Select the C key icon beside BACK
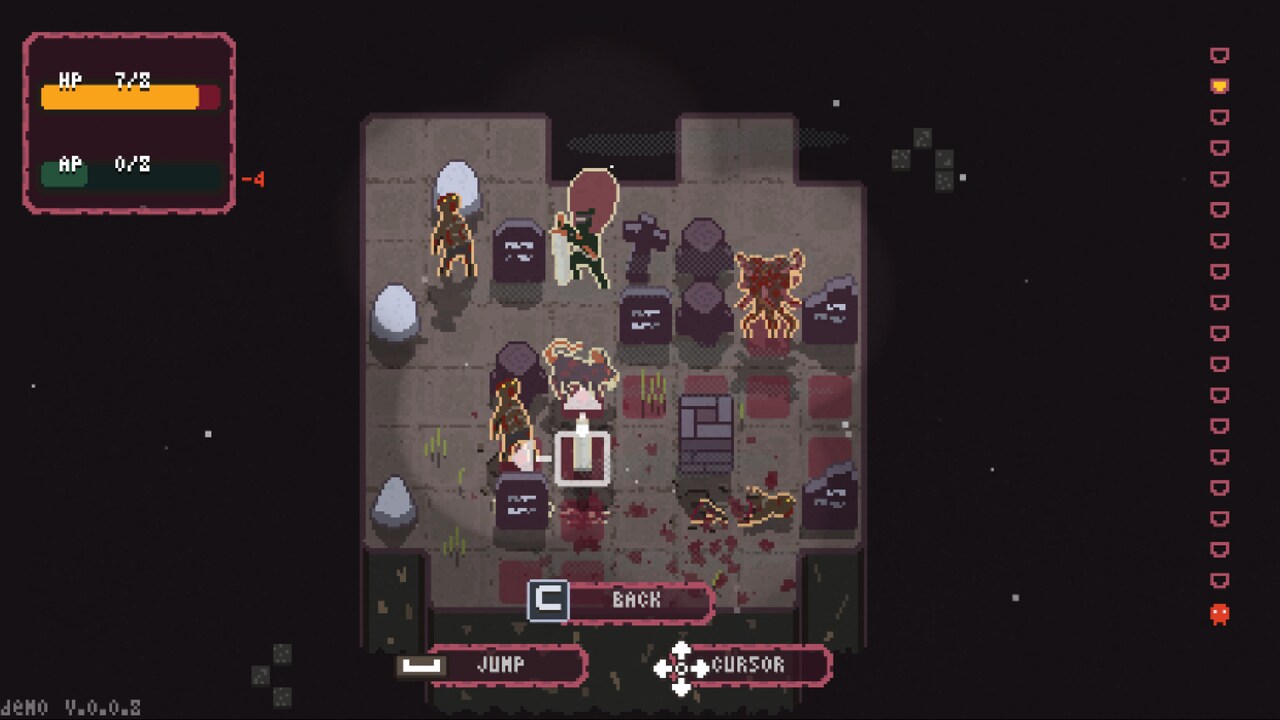 [548, 601]
